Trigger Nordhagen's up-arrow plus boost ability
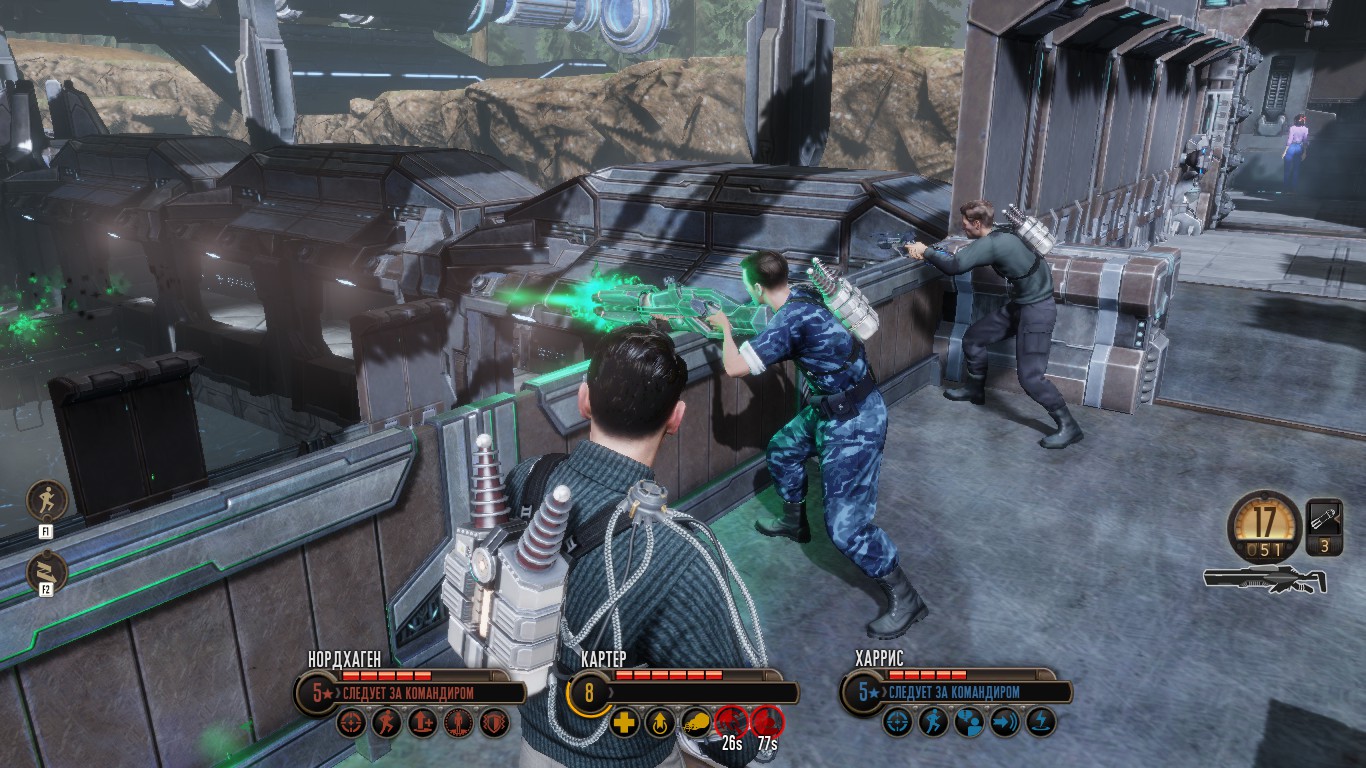The width and height of the screenshot is (1366, 768). (422, 722)
